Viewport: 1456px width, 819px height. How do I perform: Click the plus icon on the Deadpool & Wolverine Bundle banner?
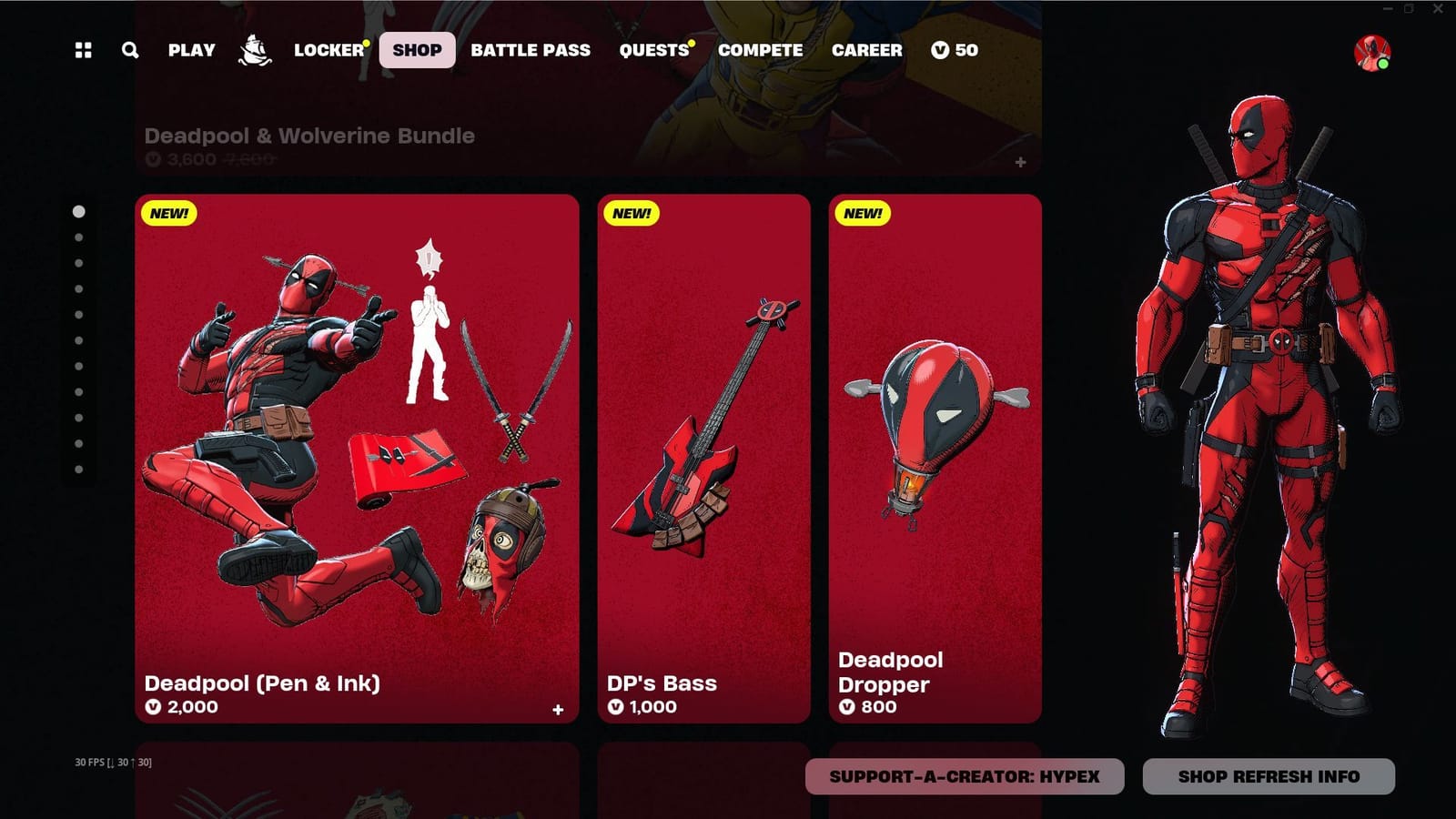pos(1020,162)
